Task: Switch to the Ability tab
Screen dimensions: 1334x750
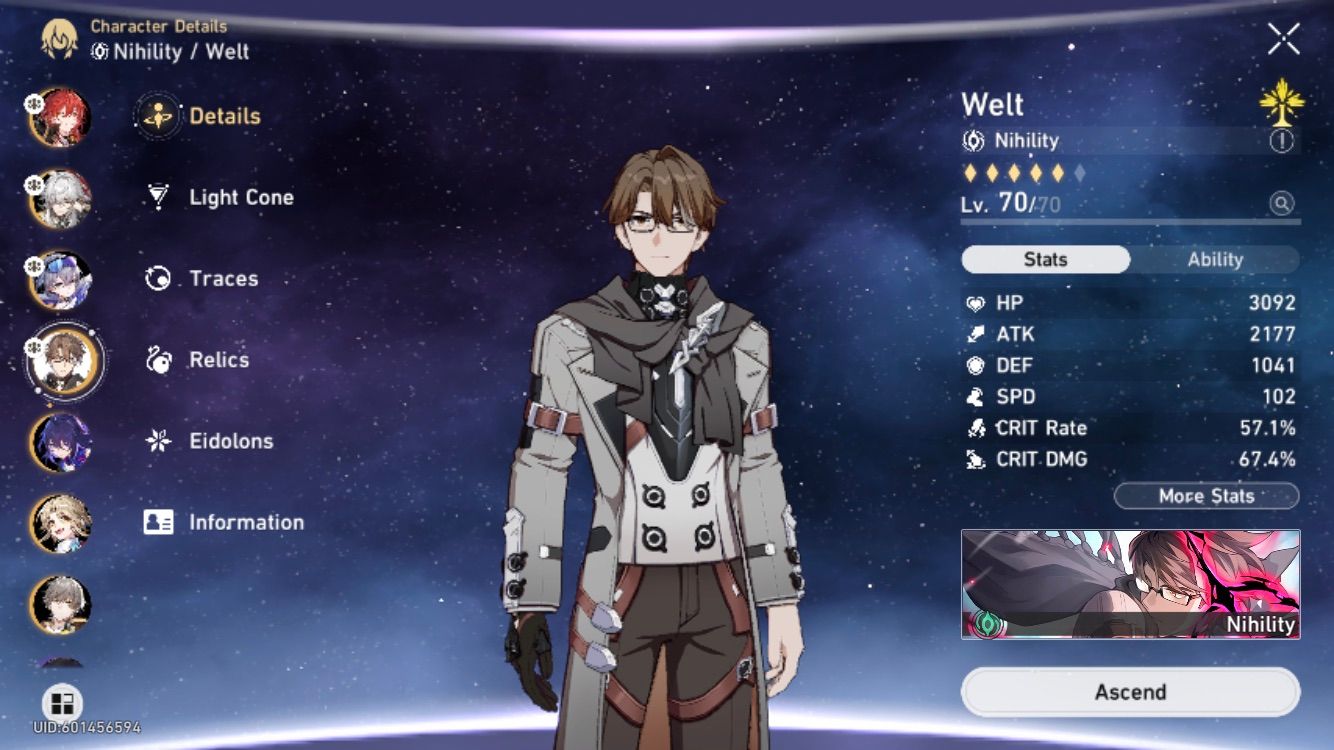Action: click(1214, 259)
